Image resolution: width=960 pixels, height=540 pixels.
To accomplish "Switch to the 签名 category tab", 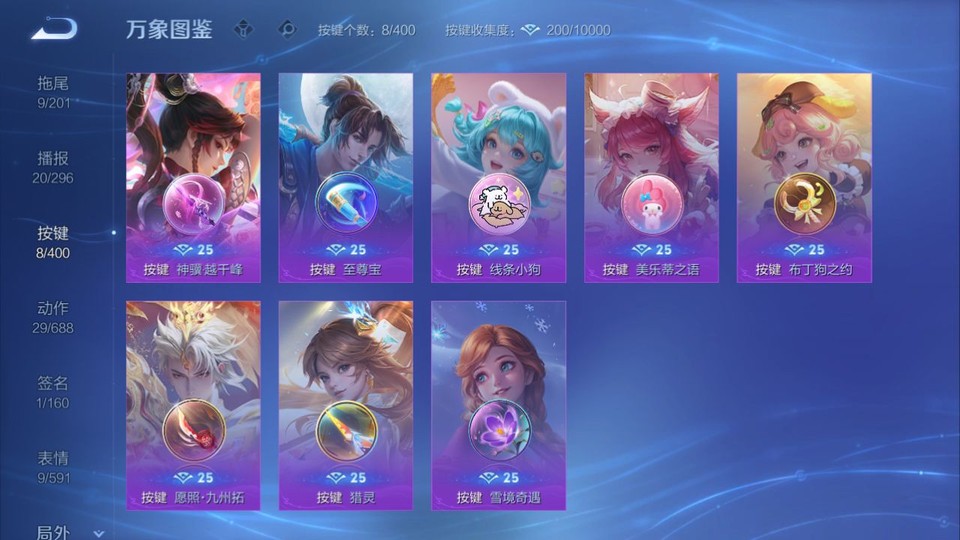I will tap(54, 391).
